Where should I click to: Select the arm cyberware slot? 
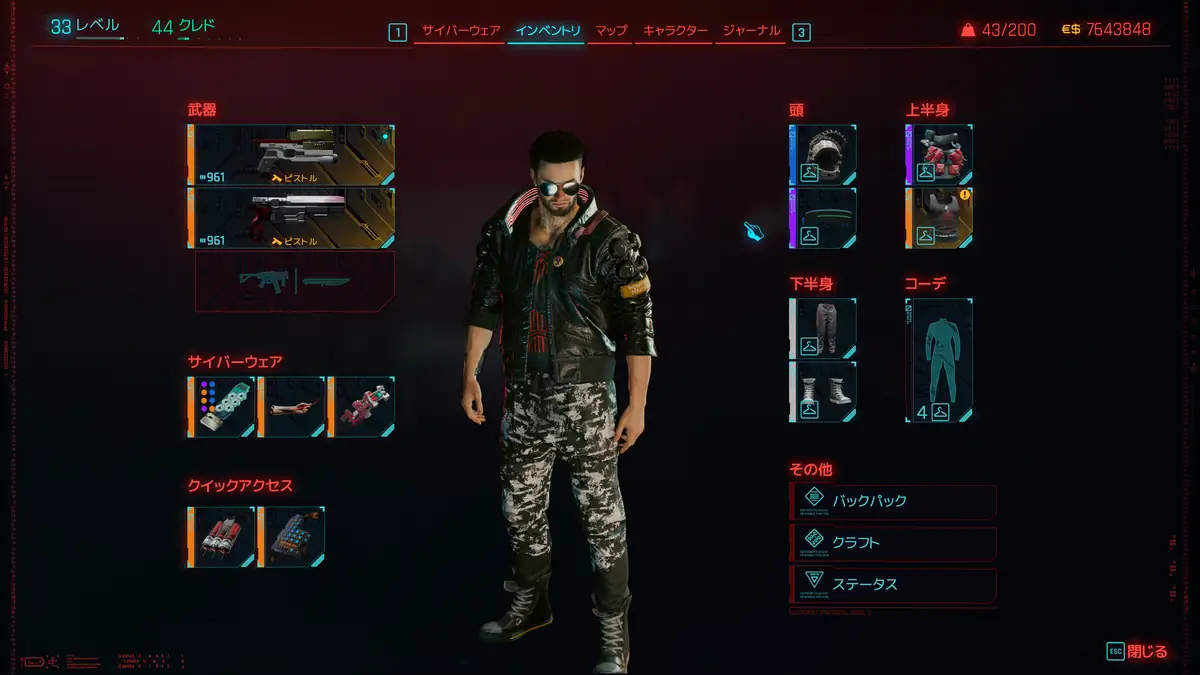click(x=291, y=407)
